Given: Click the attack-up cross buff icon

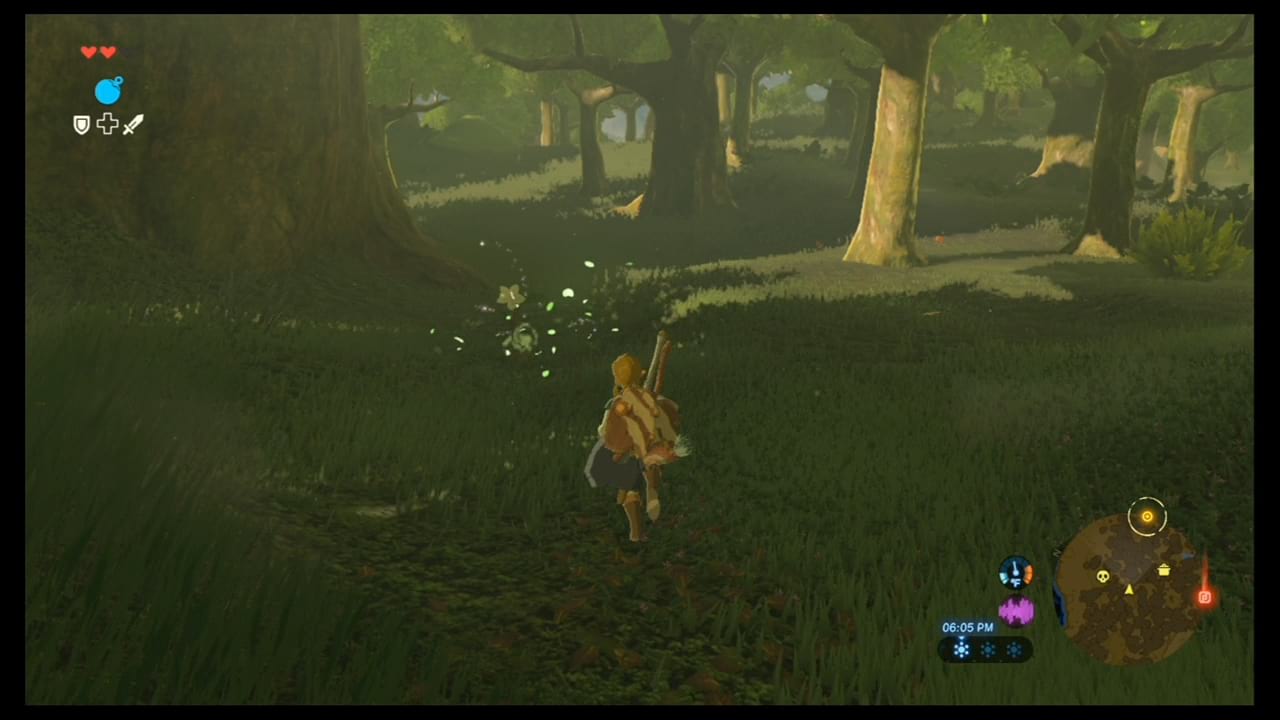Looking at the screenshot, I should (107, 124).
